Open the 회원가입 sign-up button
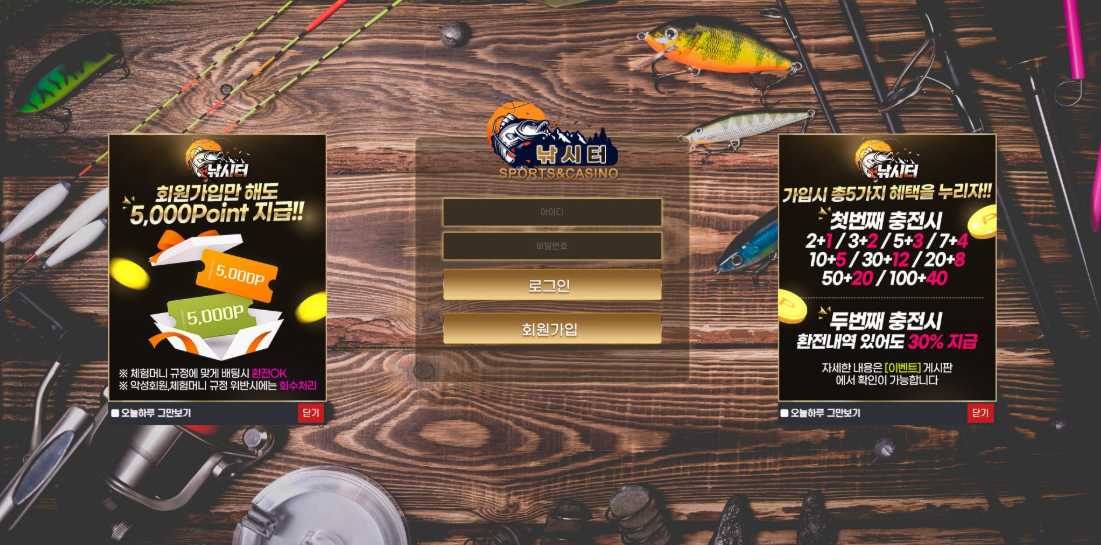 pyautogui.click(x=552, y=329)
